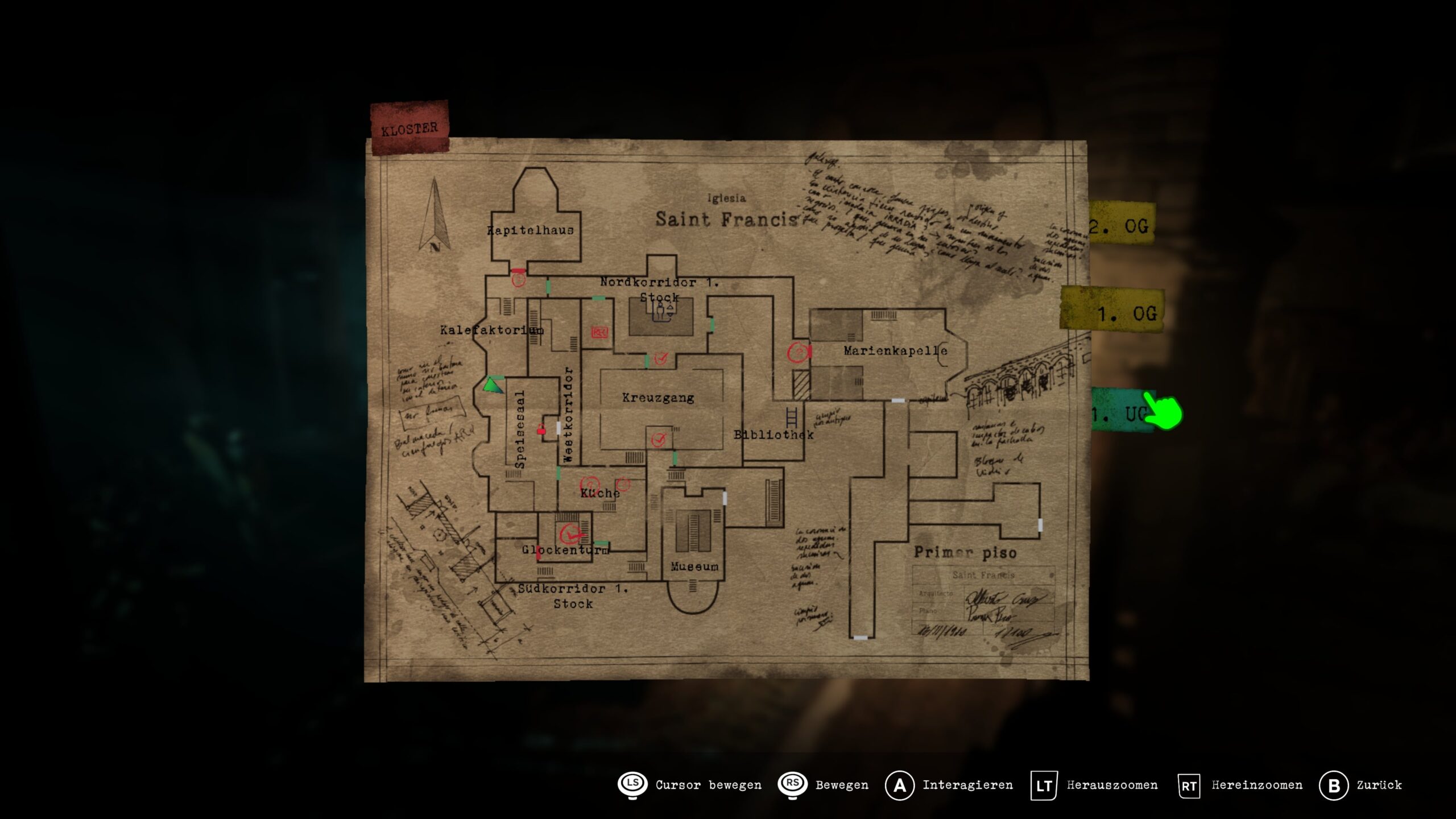Screen dimensions: 1456x819
Task: Click the red checkmark in Glockenturm
Action: [570, 534]
